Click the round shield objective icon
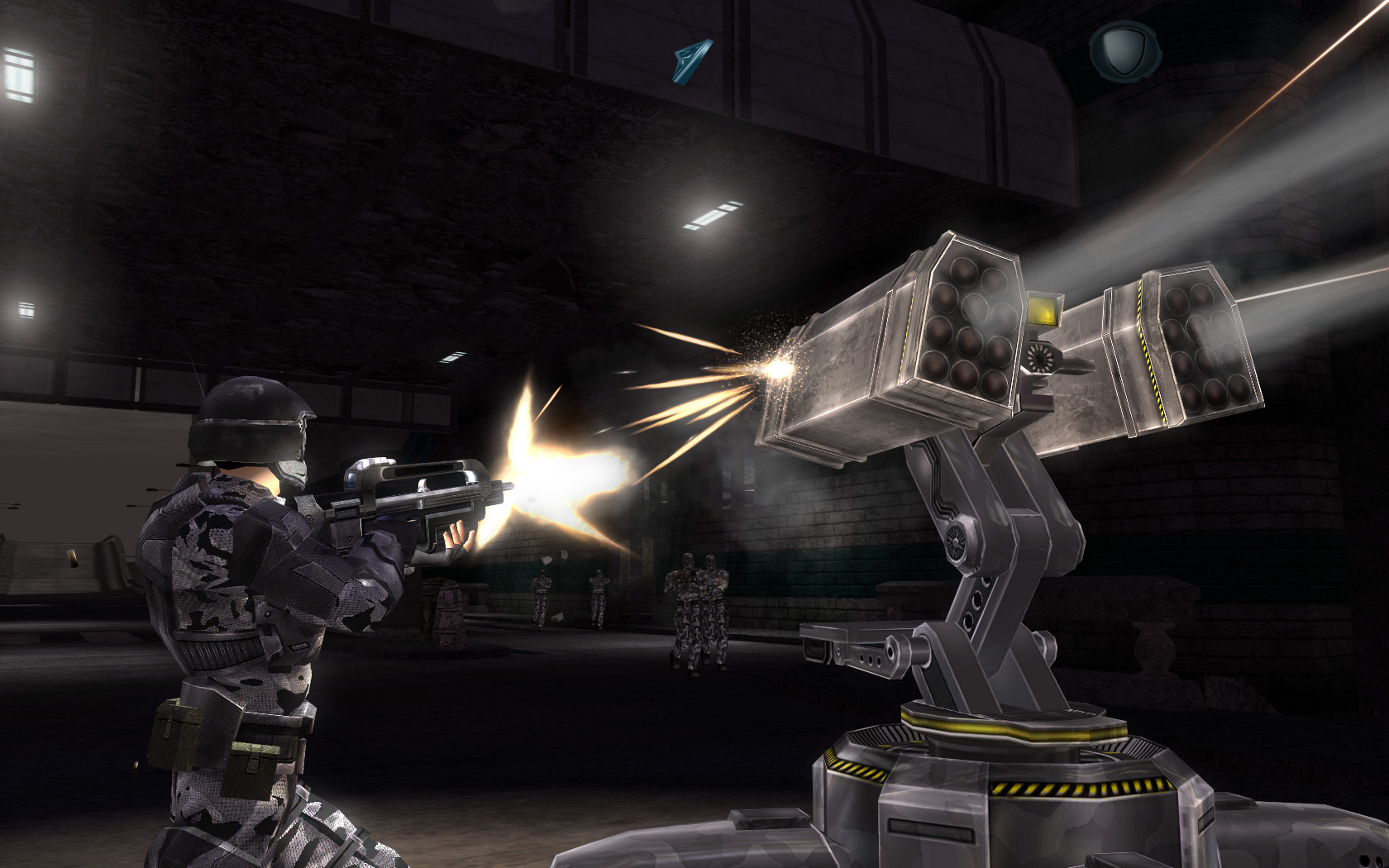Viewport: 1389px width, 868px height. 1124,50
